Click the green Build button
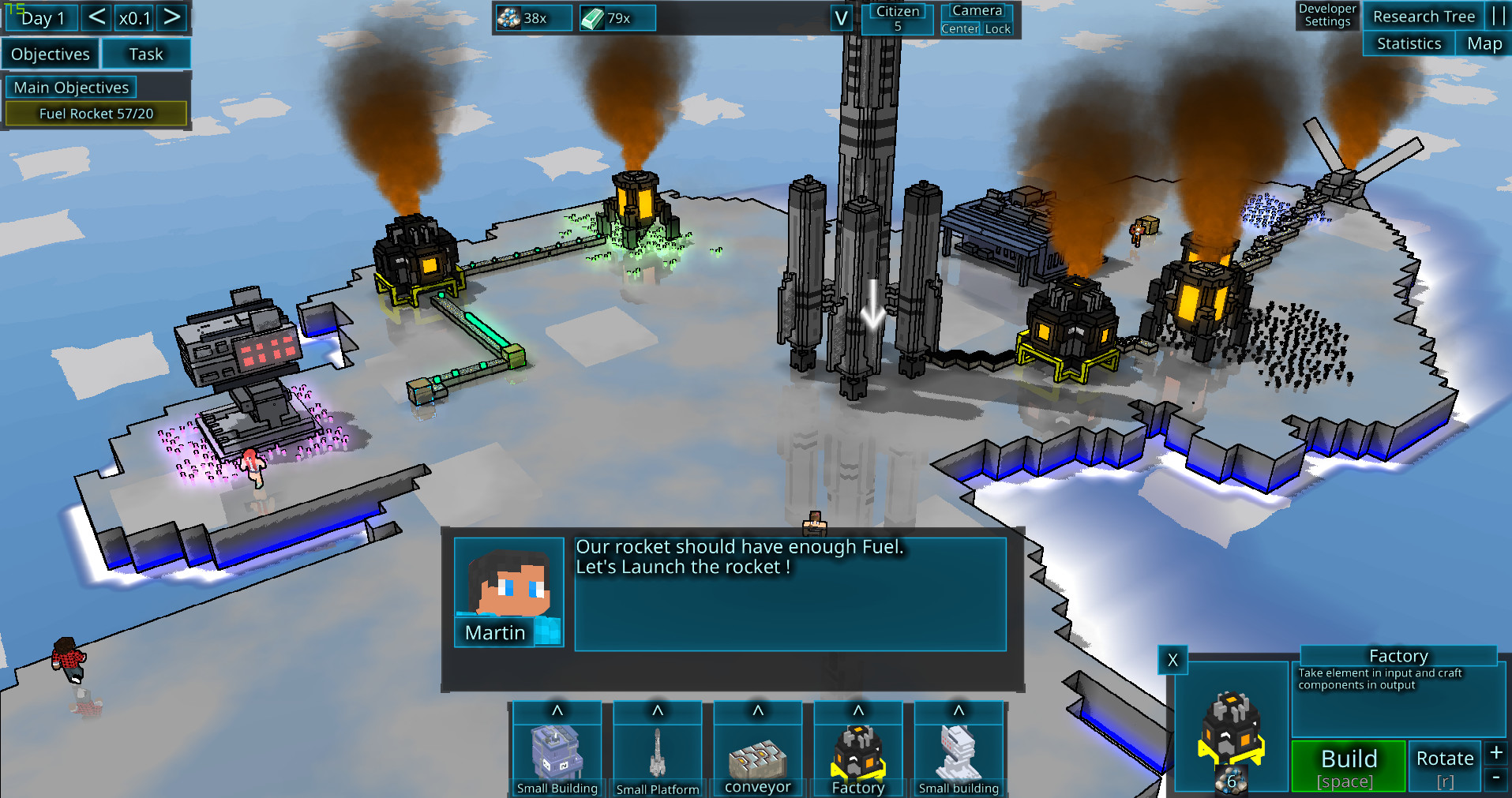This screenshot has height=798, width=1512. tap(1349, 766)
